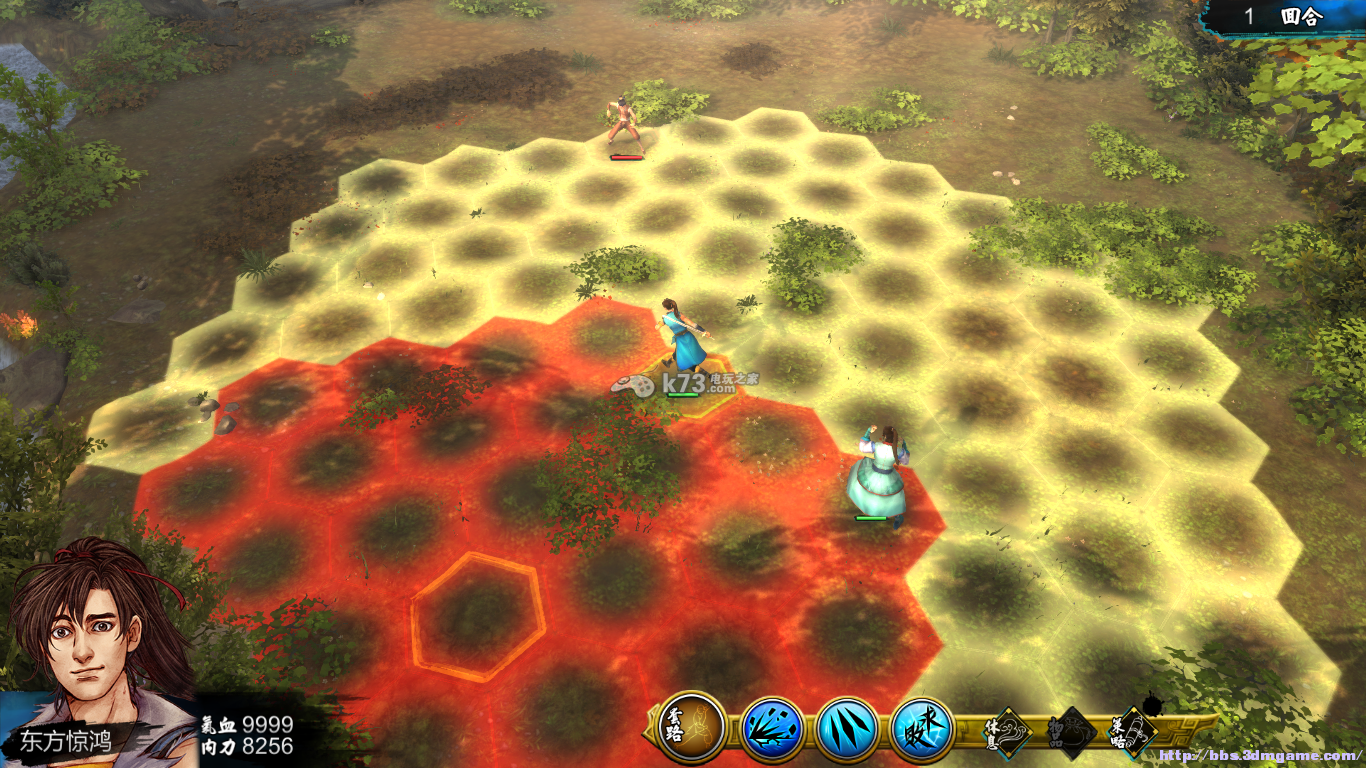This screenshot has height=768, width=1366.
Task: Select the ally in the teal dress
Action: point(877,475)
